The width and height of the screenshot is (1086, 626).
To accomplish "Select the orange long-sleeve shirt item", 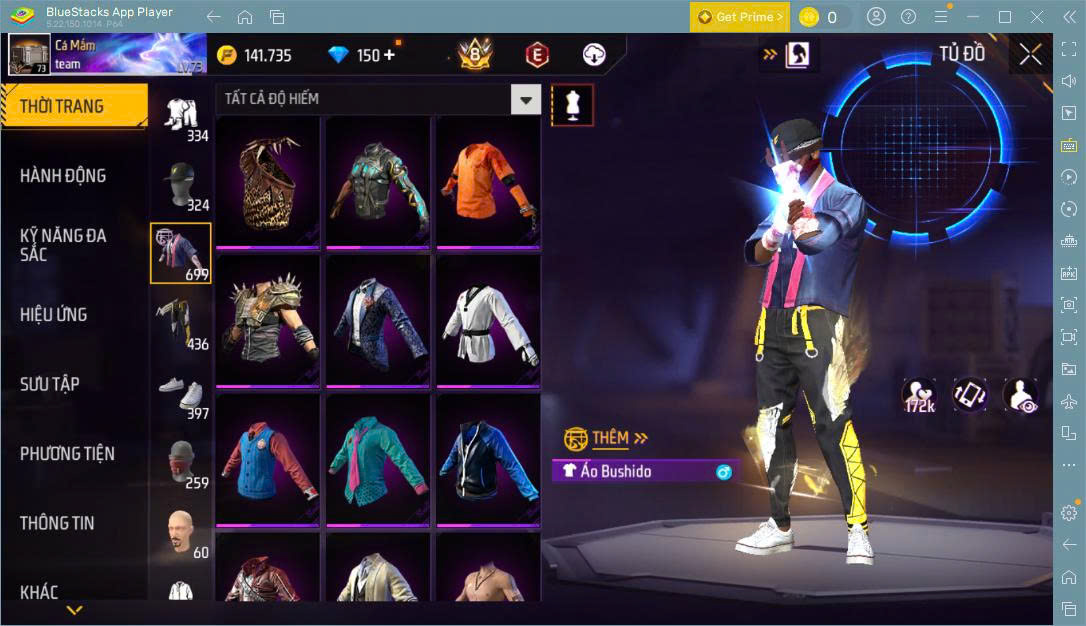I will point(488,181).
